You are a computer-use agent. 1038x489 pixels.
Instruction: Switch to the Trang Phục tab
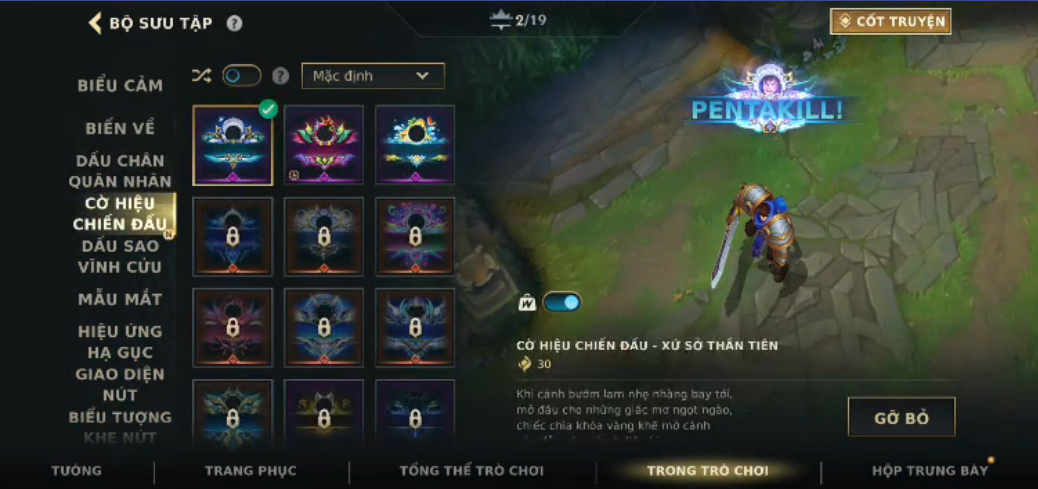click(x=250, y=471)
